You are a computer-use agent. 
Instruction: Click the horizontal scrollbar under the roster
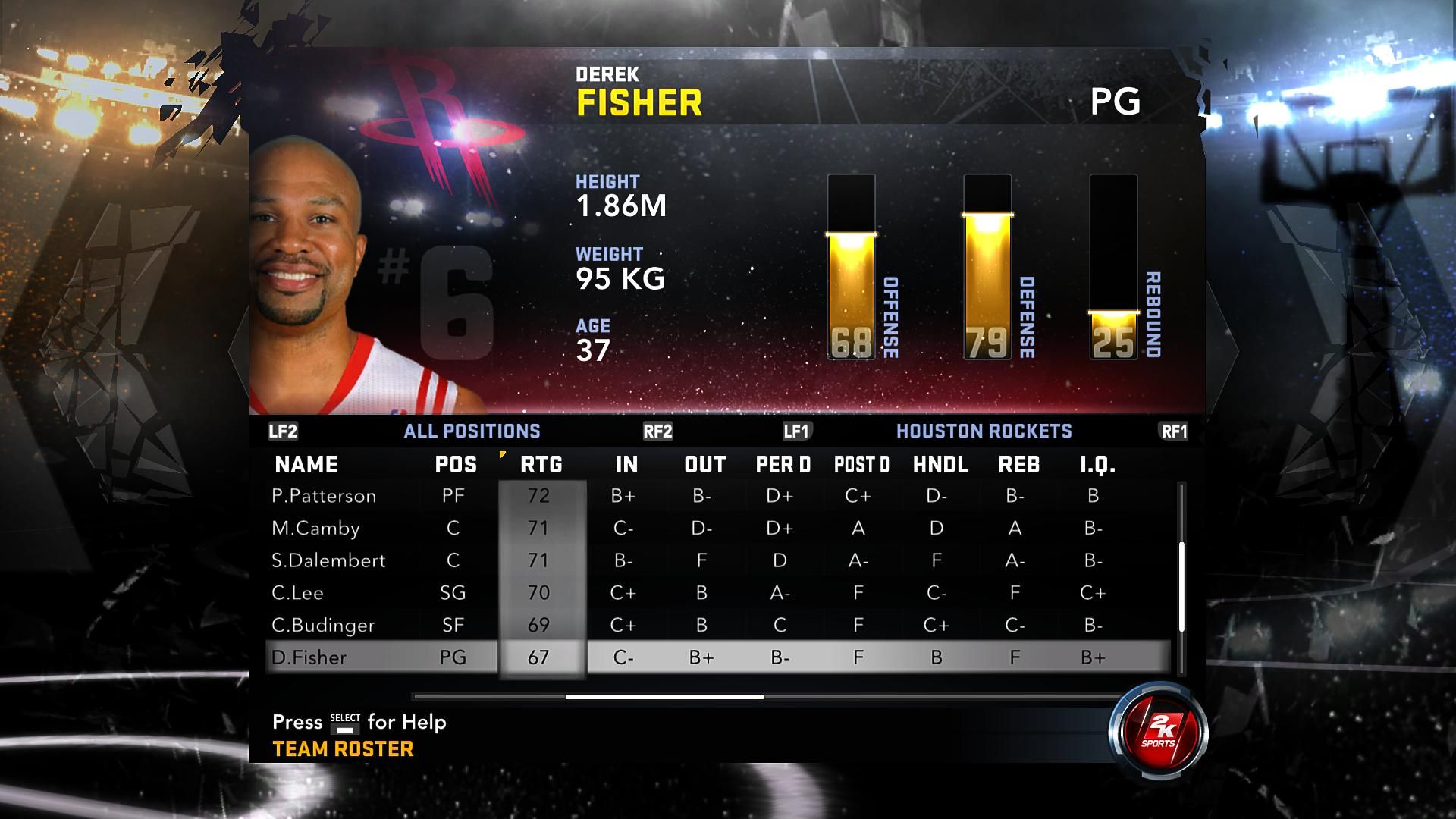pos(664,697)
